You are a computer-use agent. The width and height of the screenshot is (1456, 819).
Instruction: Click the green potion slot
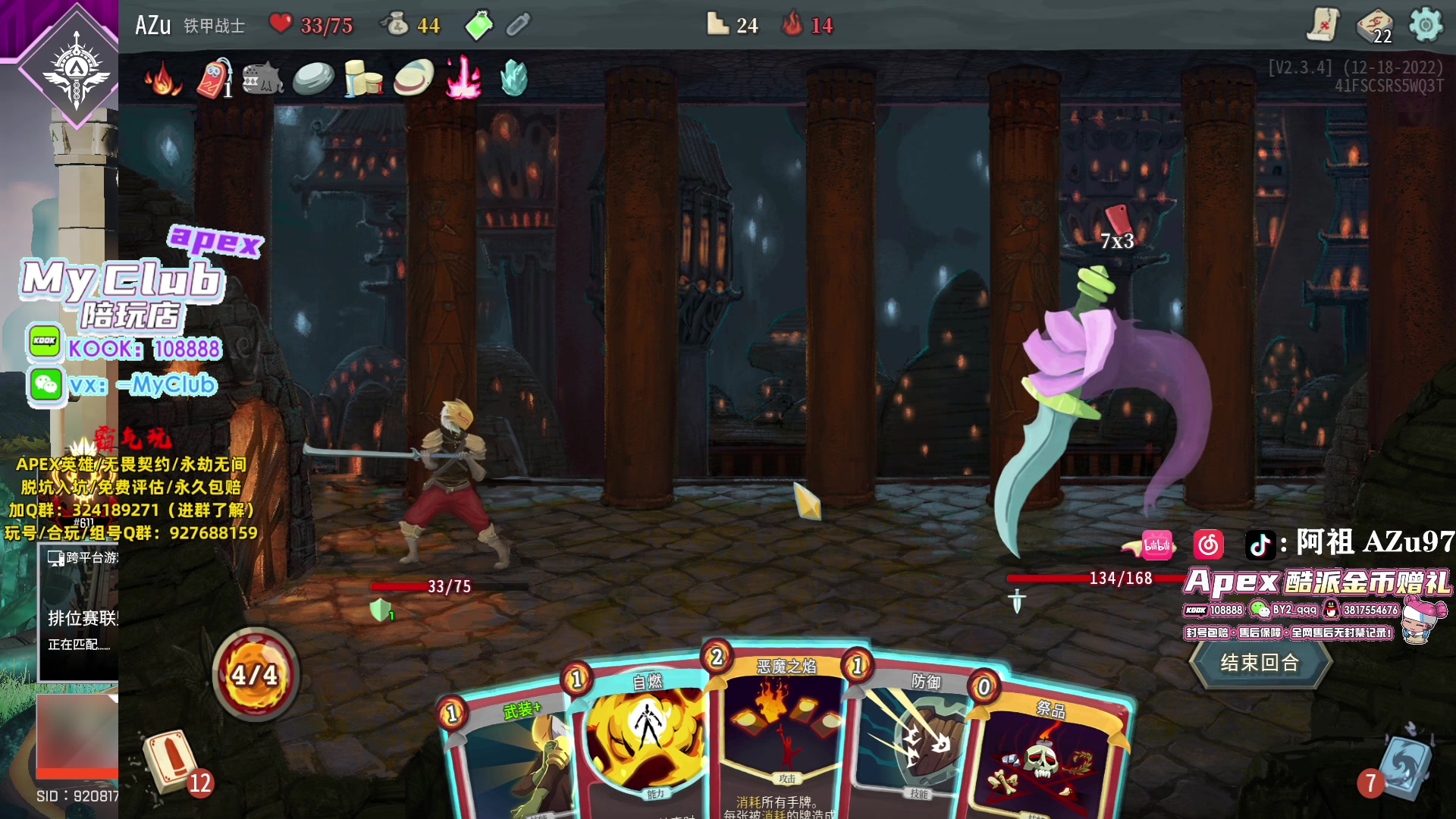(479, 25)
